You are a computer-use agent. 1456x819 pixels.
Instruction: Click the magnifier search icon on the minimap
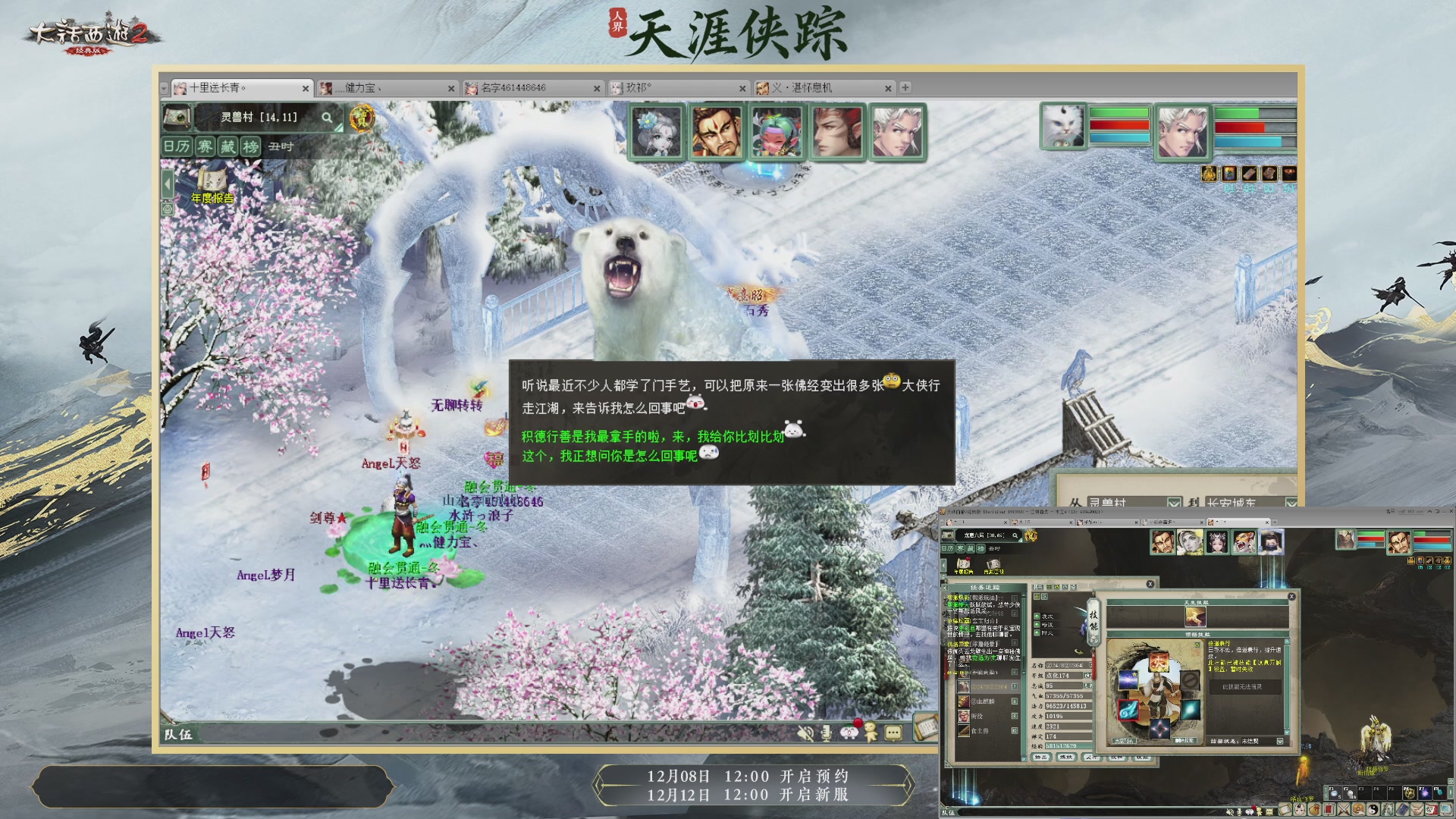[x=326, y=119]
